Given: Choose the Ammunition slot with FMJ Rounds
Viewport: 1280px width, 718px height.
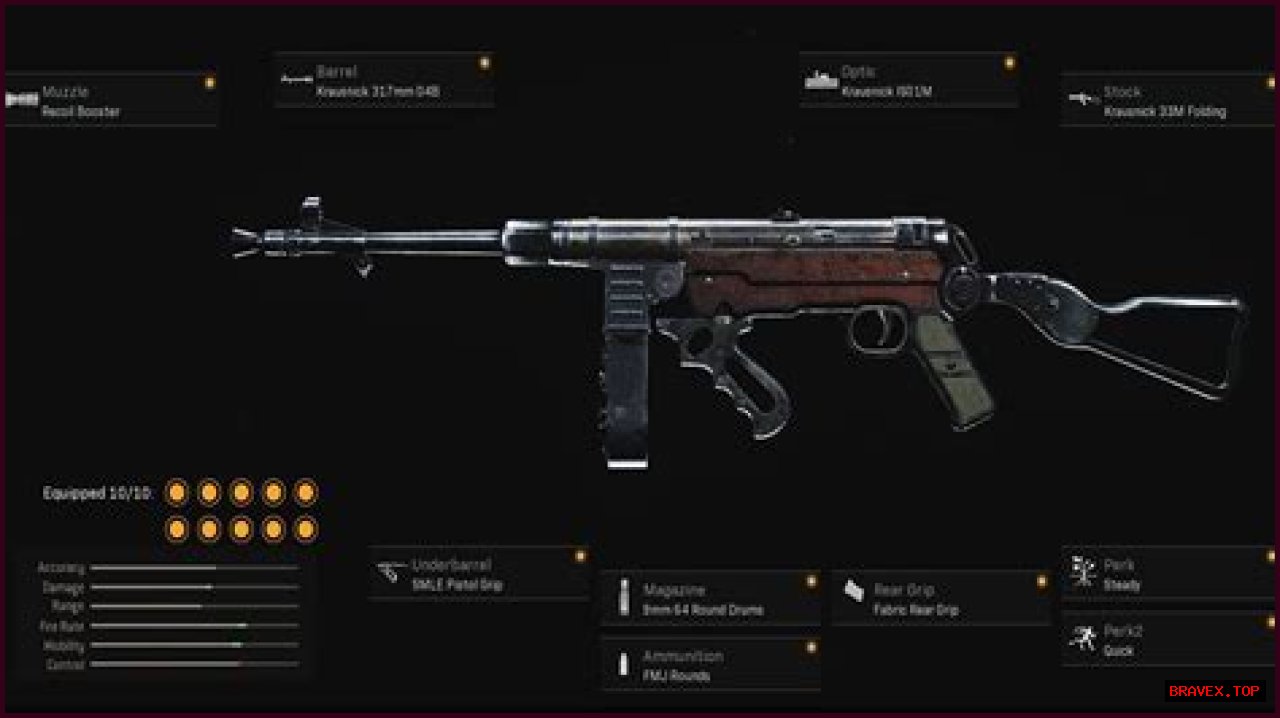Looking at the screenshot, I should click(x=710, y=665).
